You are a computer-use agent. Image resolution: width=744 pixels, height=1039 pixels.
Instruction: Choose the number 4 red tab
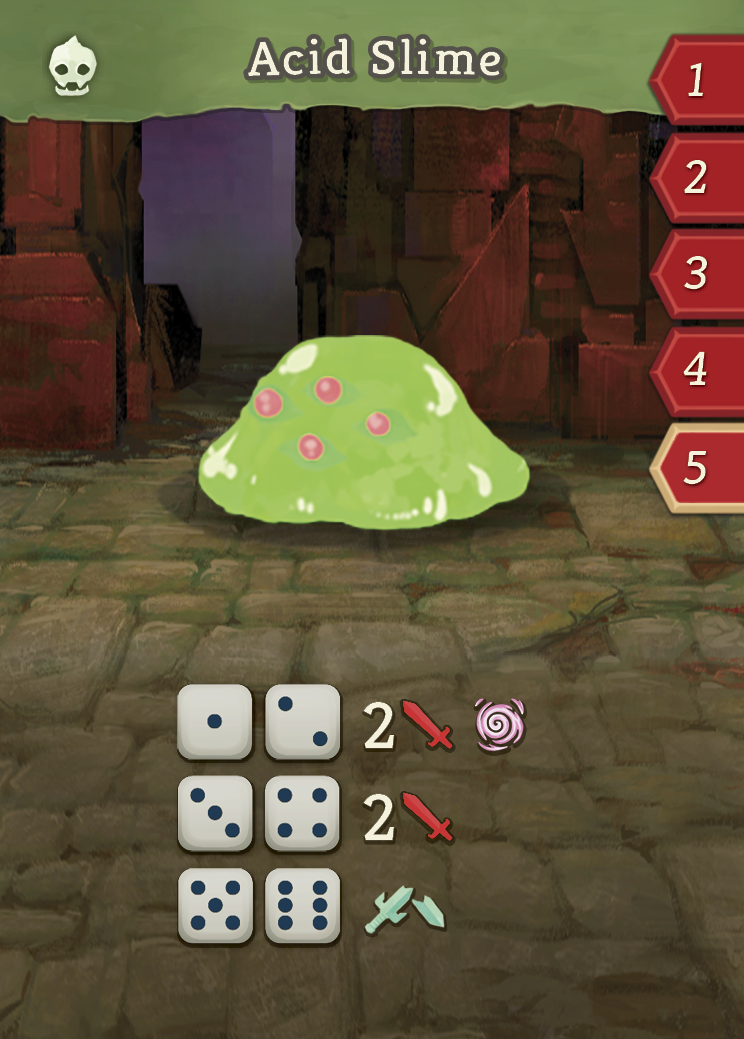(699, 370)
